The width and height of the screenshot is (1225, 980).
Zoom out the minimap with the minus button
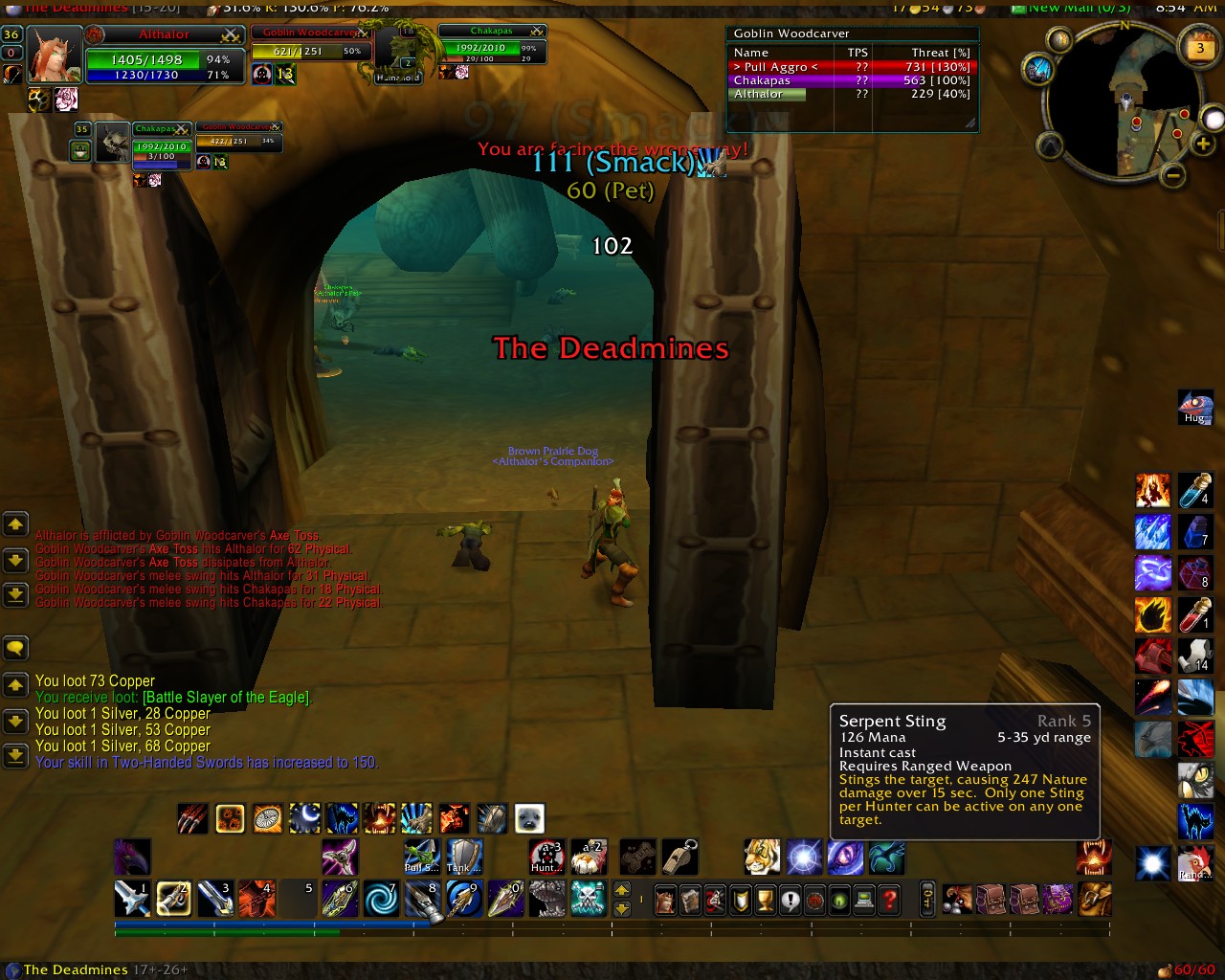[x=1173, y=176]
